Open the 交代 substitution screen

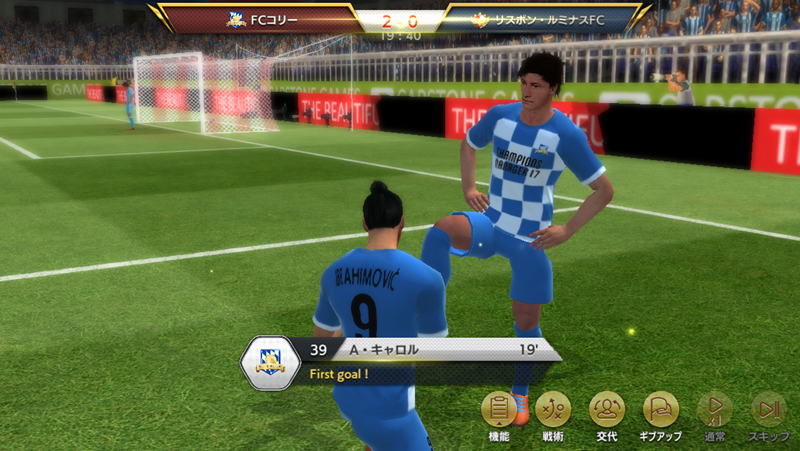607,410
